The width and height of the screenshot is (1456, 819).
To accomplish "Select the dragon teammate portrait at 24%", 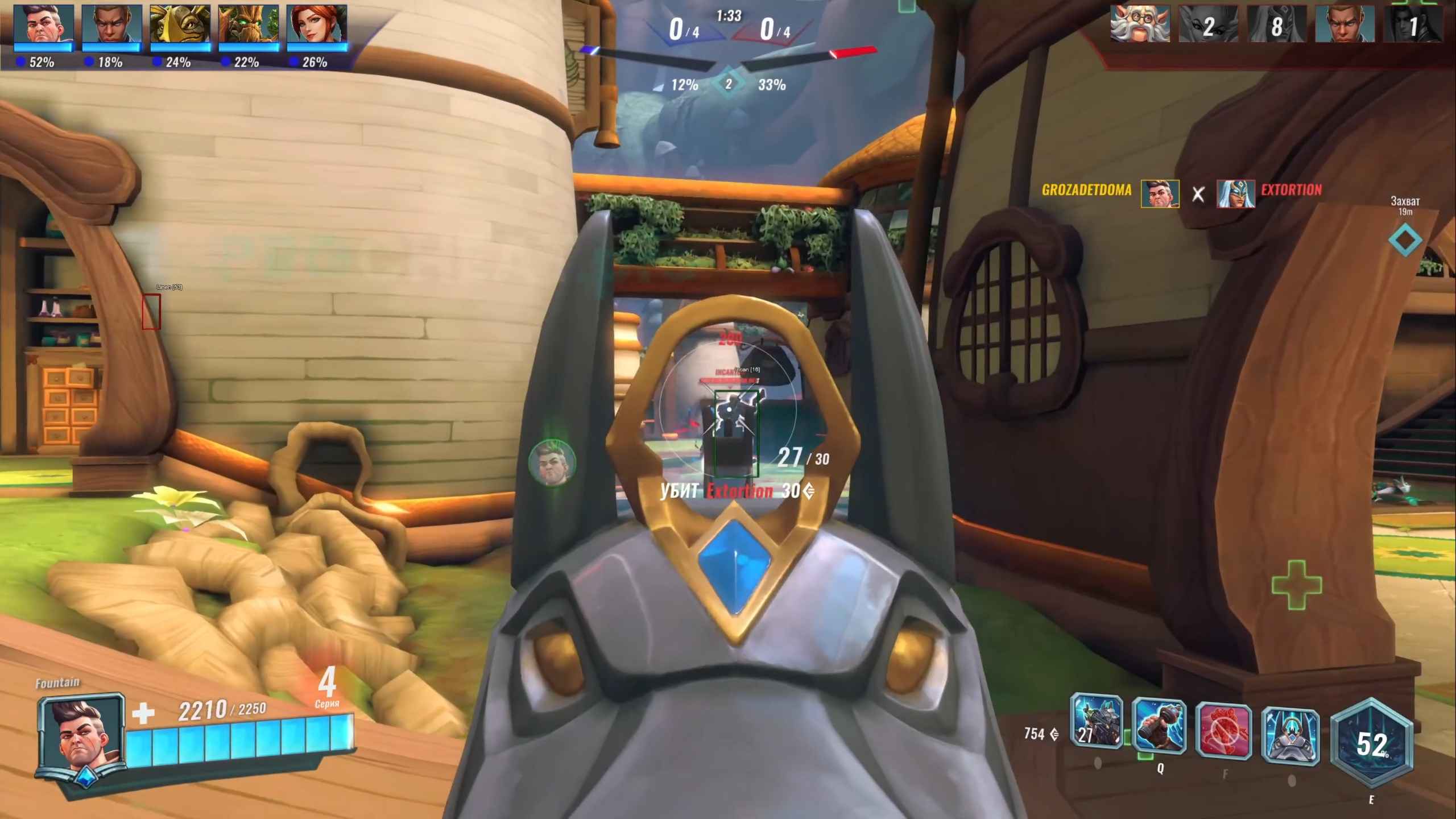I will coord(180,24).
